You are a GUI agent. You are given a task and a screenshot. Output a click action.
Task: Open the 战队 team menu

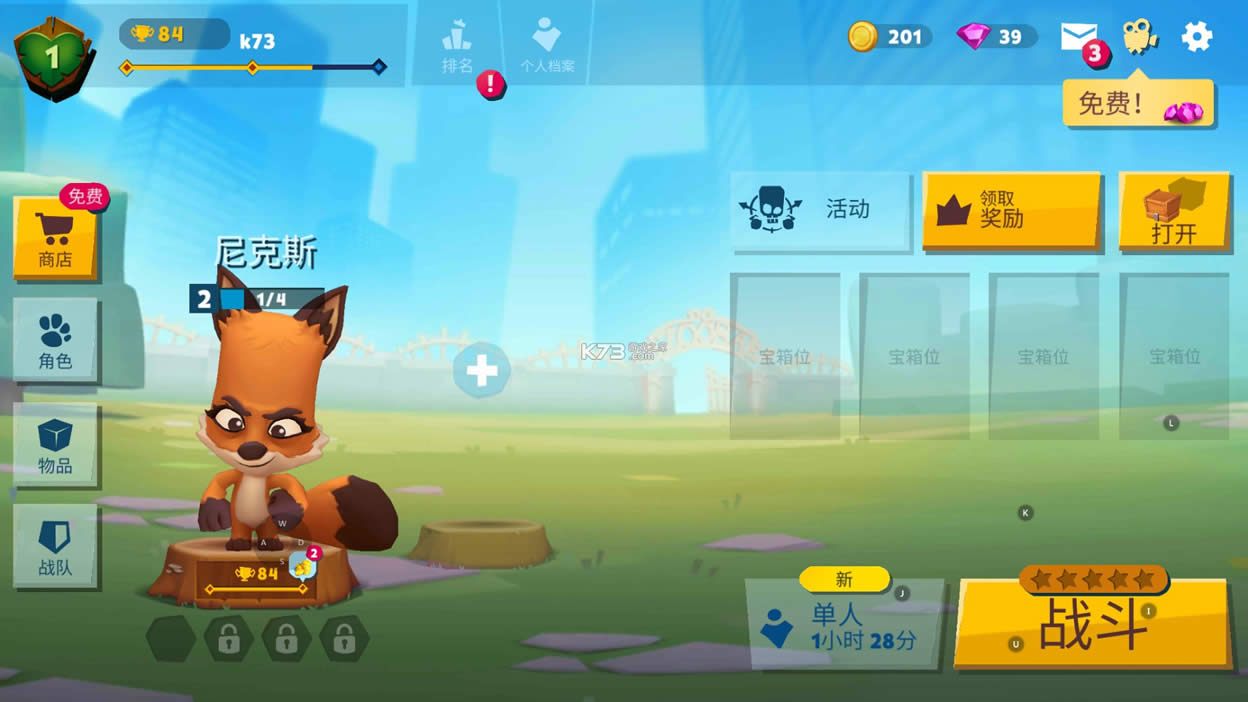[x=55, y=546]
